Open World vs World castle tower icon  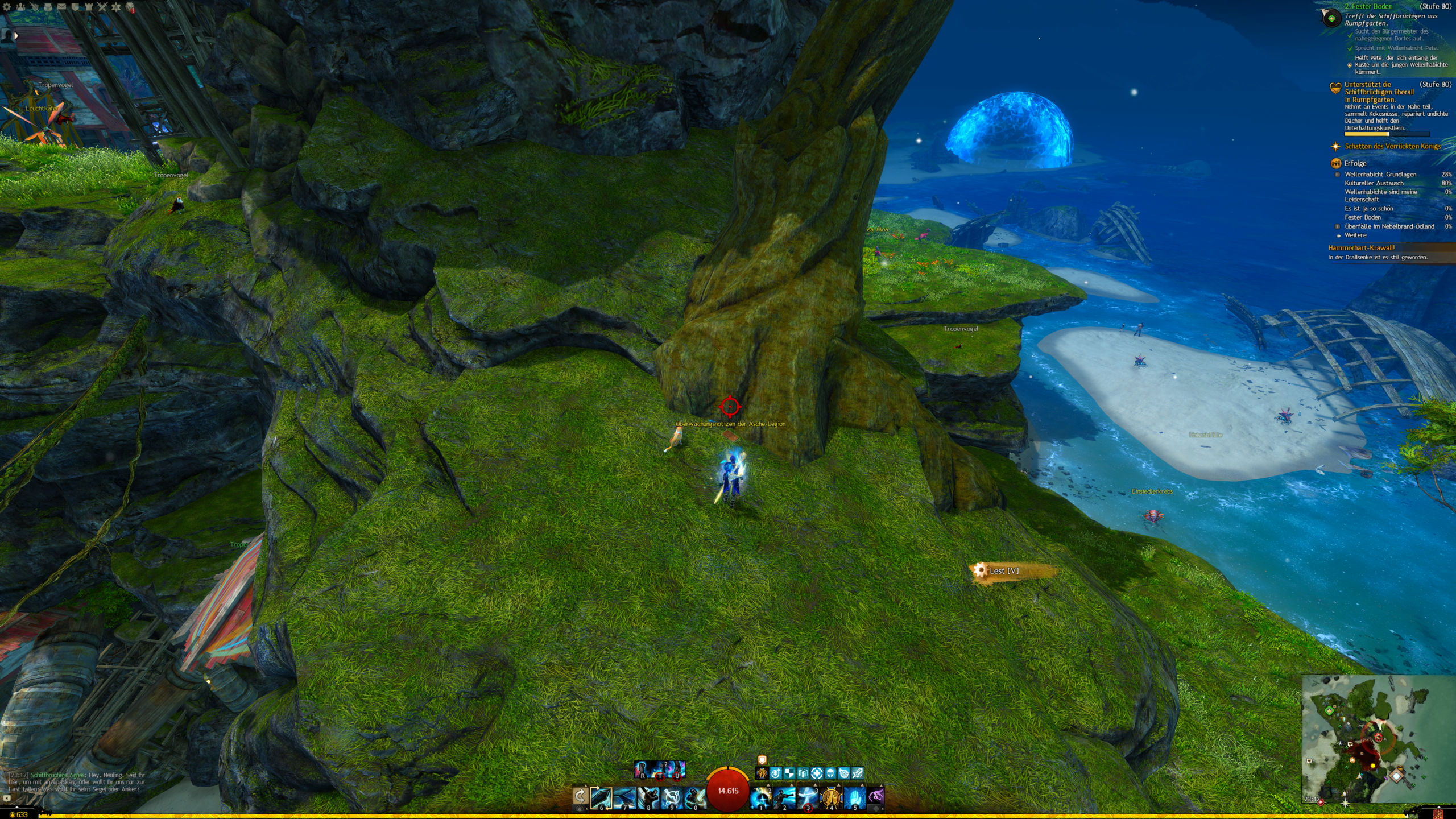[x=89, y=7]
